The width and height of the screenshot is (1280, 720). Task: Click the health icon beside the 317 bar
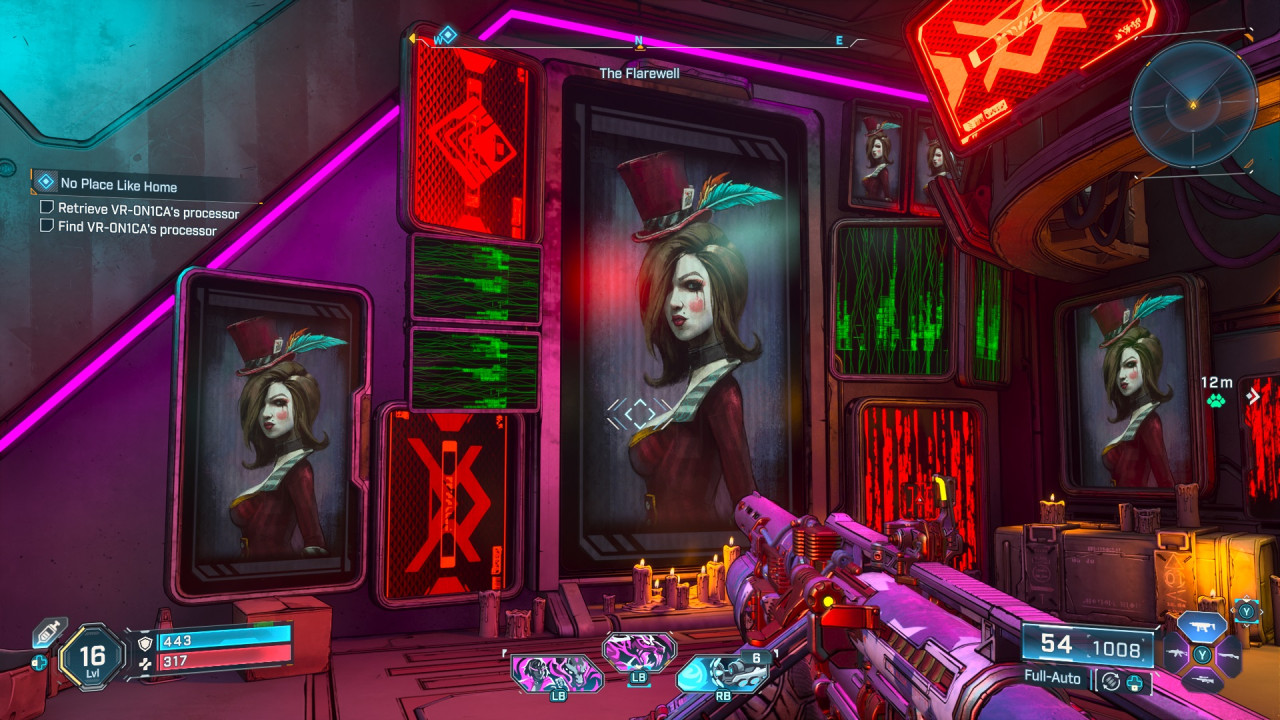(145, 662)
